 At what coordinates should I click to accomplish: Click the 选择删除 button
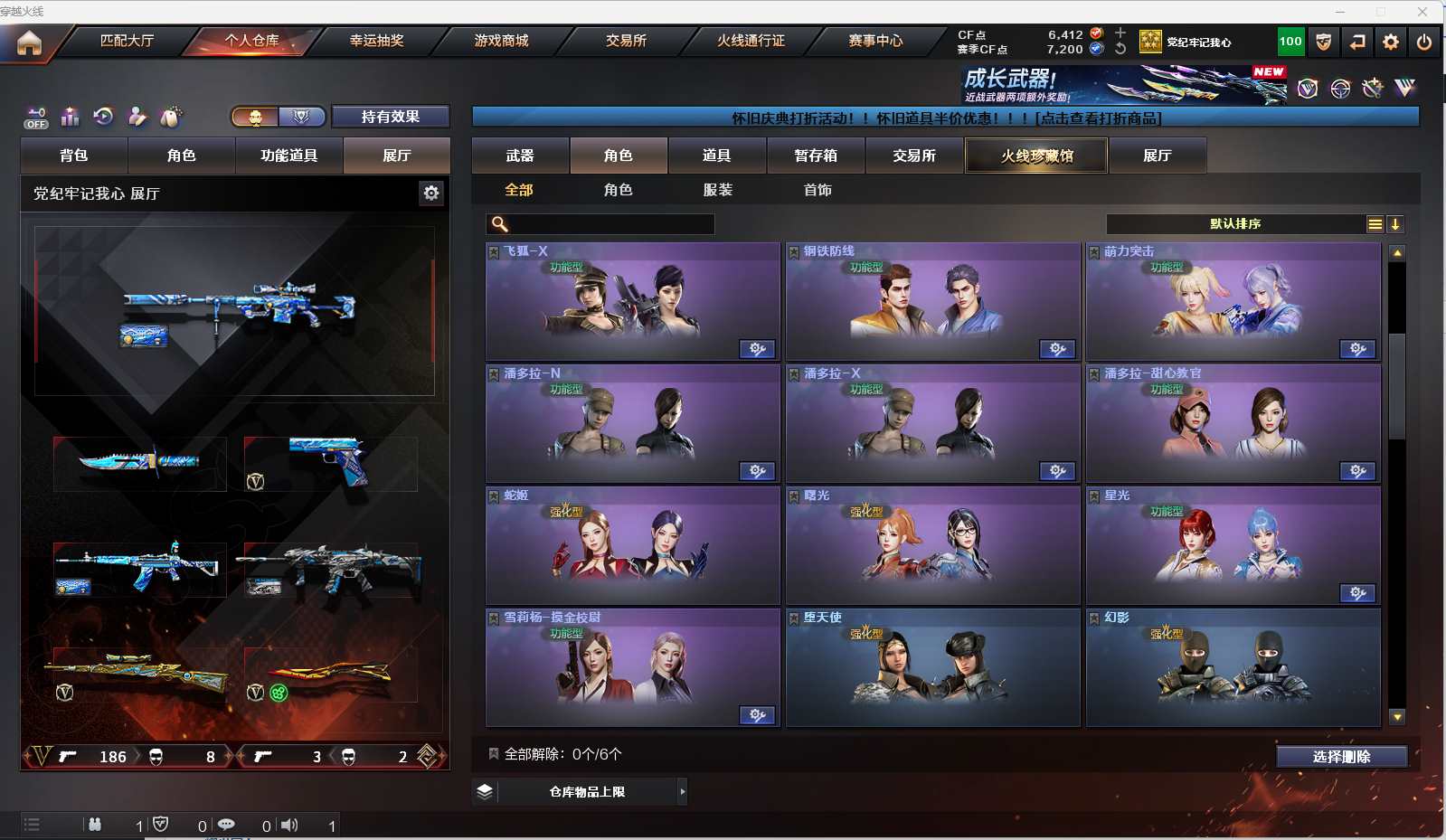(1341, 757)
